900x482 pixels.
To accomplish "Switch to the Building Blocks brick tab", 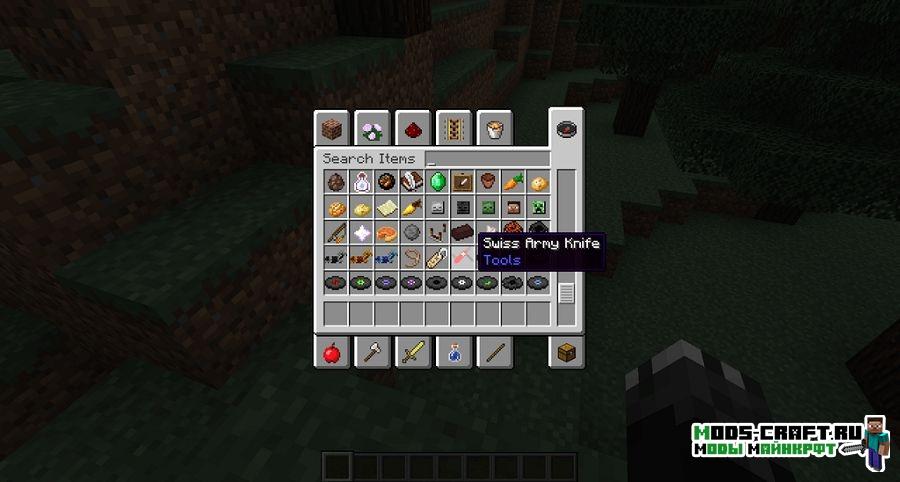I will click(x=332, y=127).
